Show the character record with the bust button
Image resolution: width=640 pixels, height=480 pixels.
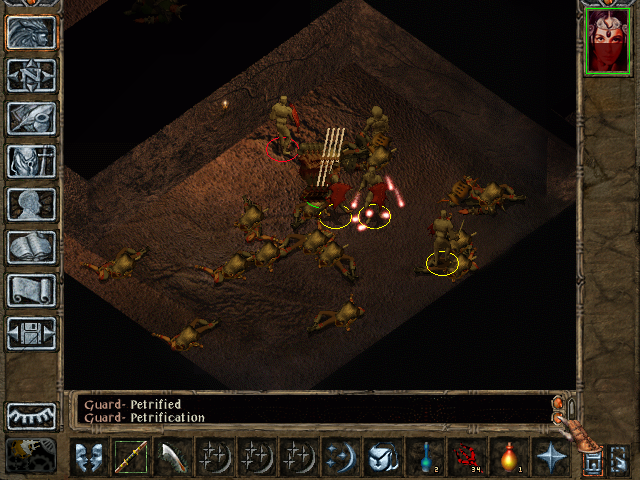[x=31, y=204]
